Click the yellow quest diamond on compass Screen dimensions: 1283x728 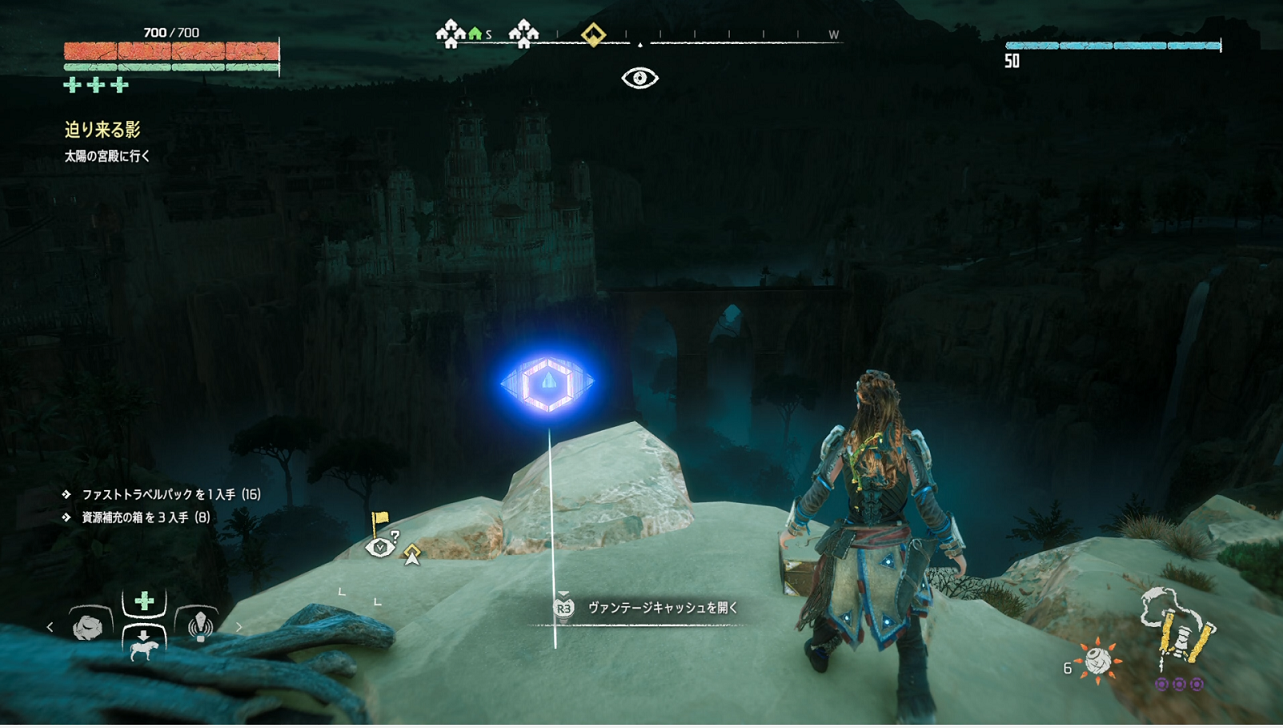click(x=594, y=36)
